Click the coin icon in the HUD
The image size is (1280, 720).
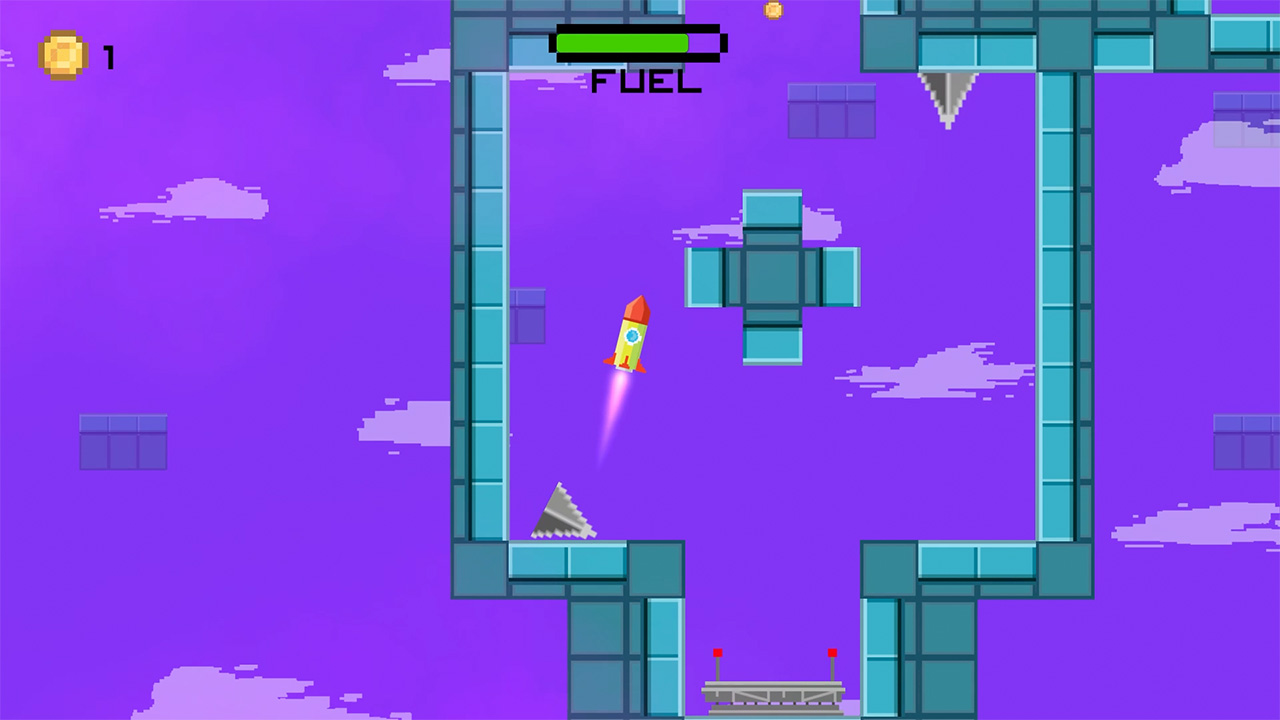click(x=62, y=54)
